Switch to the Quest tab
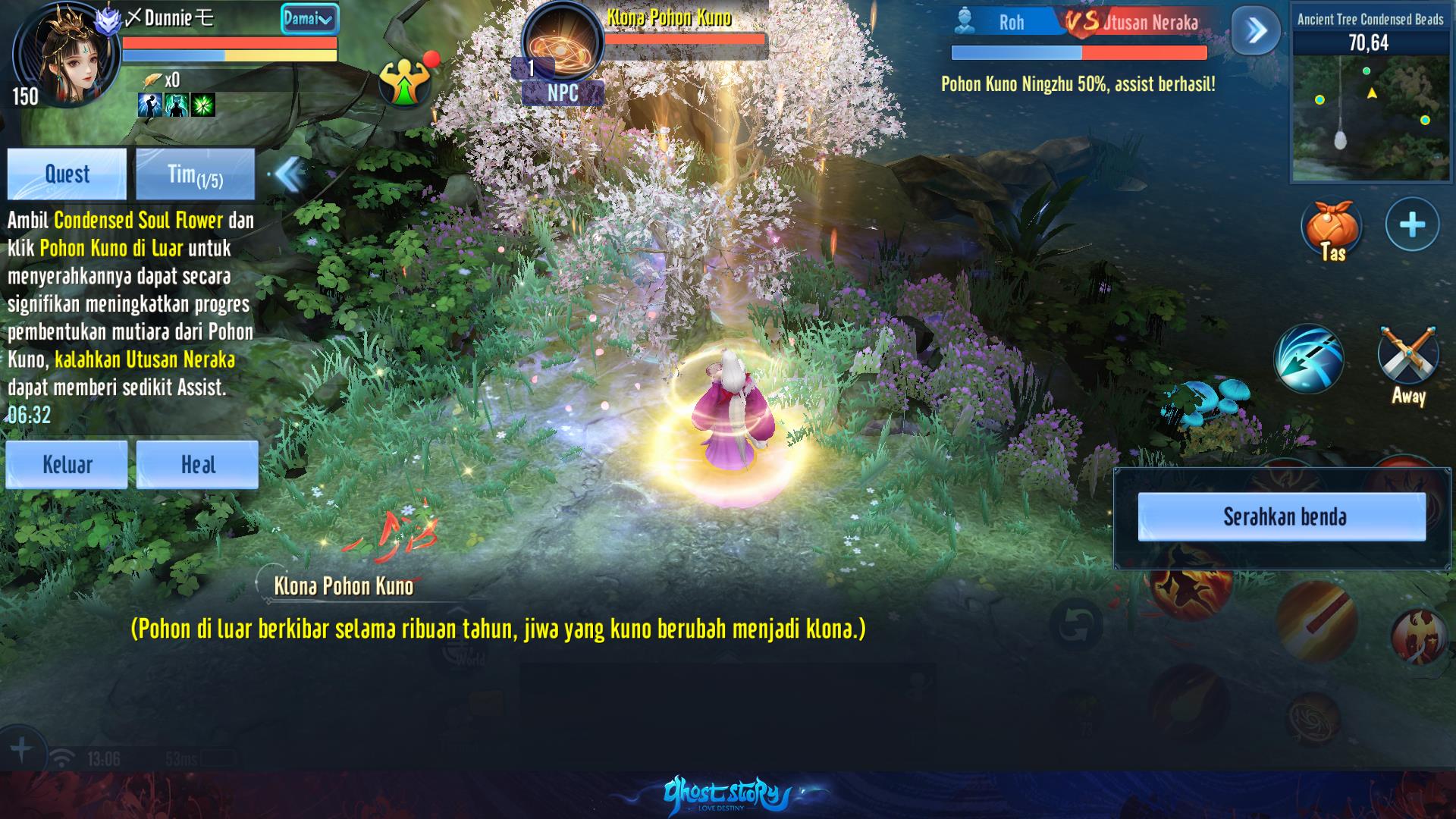Viewport: 1456px width, 819px height. click(67, 174)
